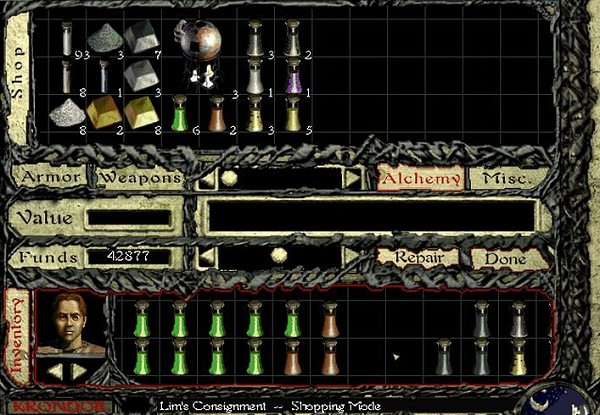Choose the green potion in the shop grid
This screenshot has width=600, height=415.
pos(180,112)
